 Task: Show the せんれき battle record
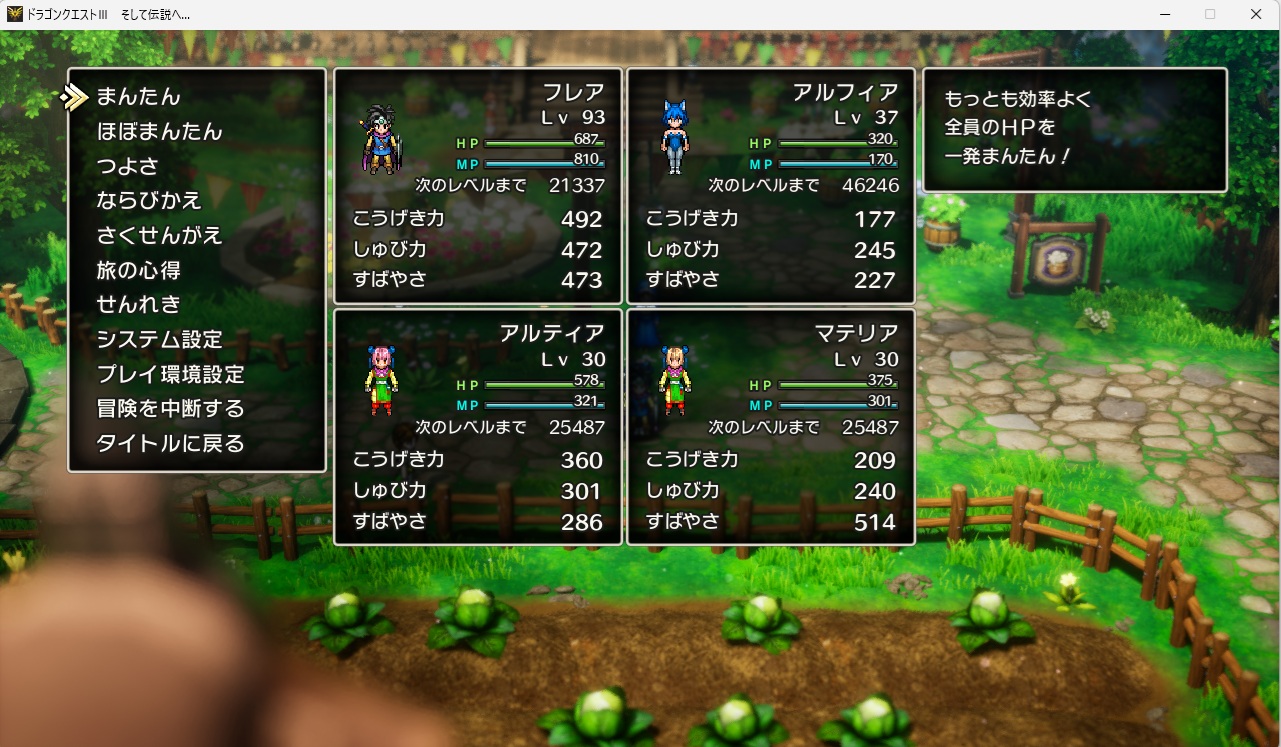[138, 305]
